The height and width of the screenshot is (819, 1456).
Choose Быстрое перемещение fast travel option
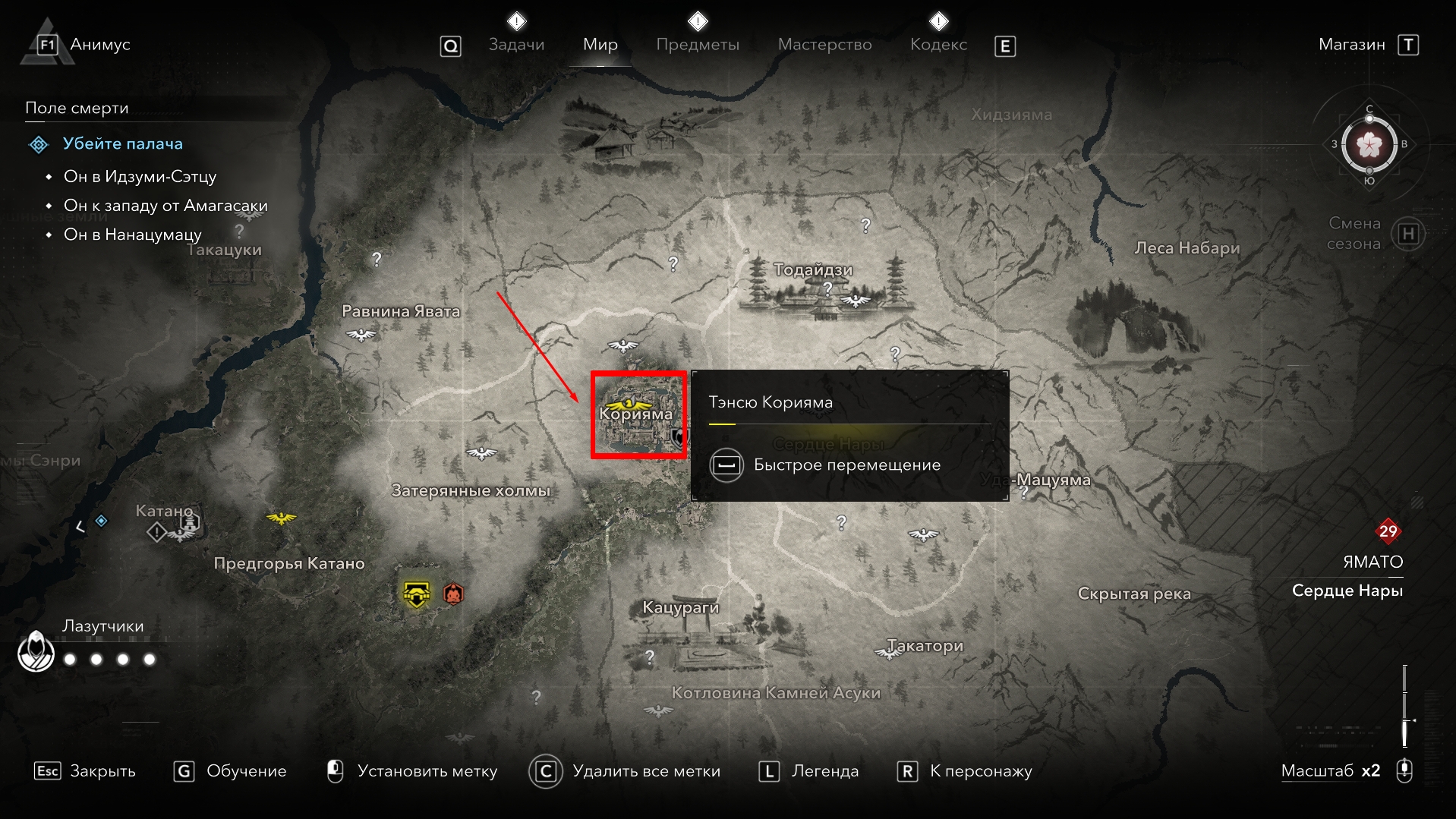pyautogui.click(x=846, y=465)
